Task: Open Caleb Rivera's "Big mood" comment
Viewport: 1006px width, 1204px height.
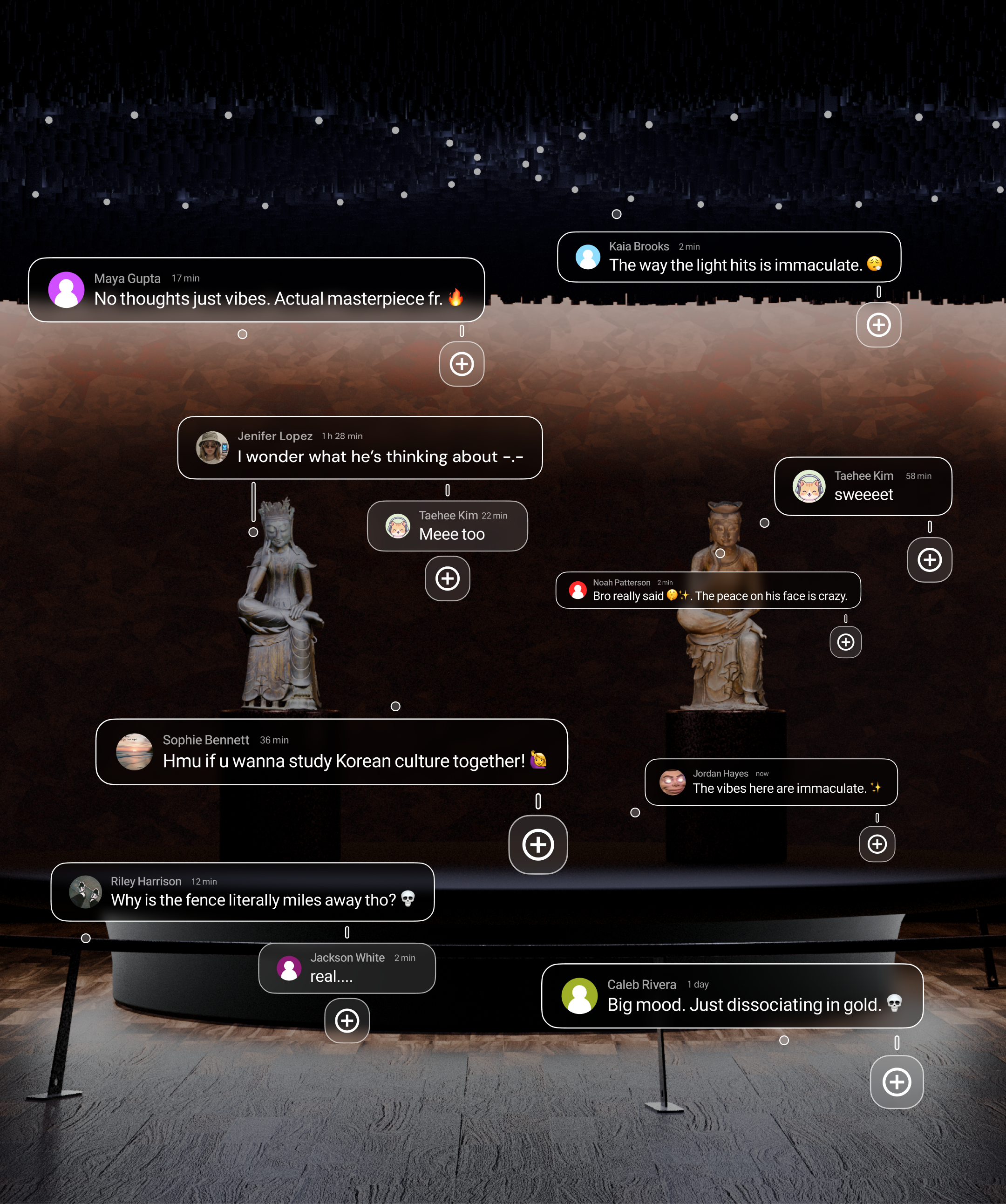Action: pyautogui.click(x=732, y=996)
